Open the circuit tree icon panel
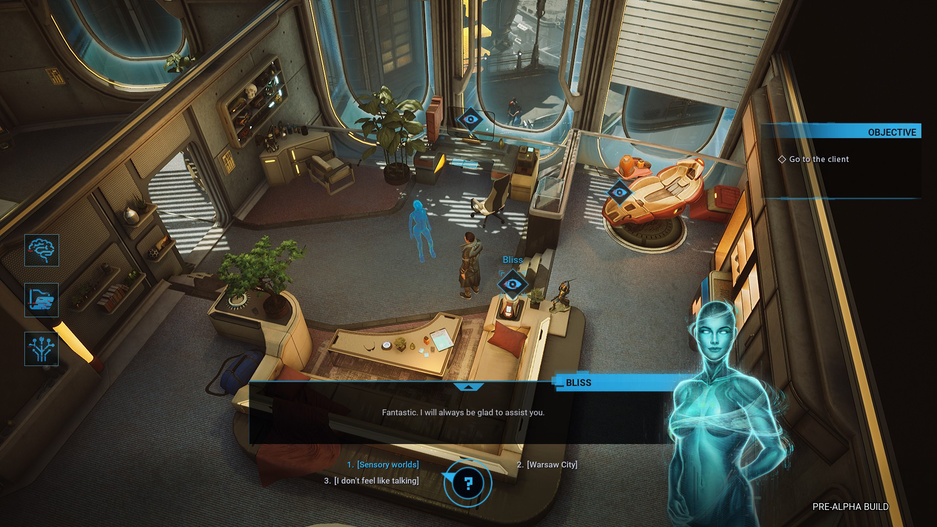 [x=42, y=348]
